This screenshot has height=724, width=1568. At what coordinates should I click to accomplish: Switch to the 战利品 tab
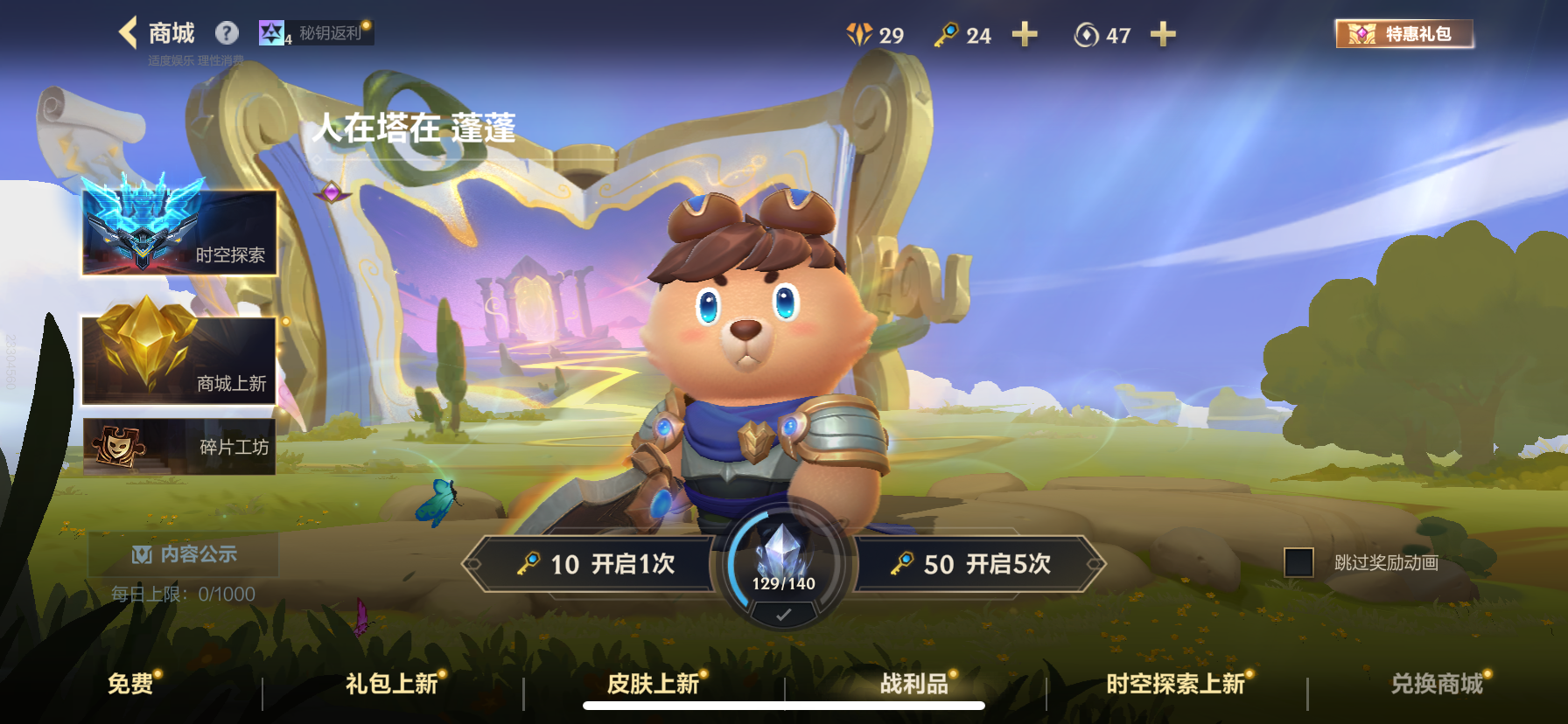913,686
